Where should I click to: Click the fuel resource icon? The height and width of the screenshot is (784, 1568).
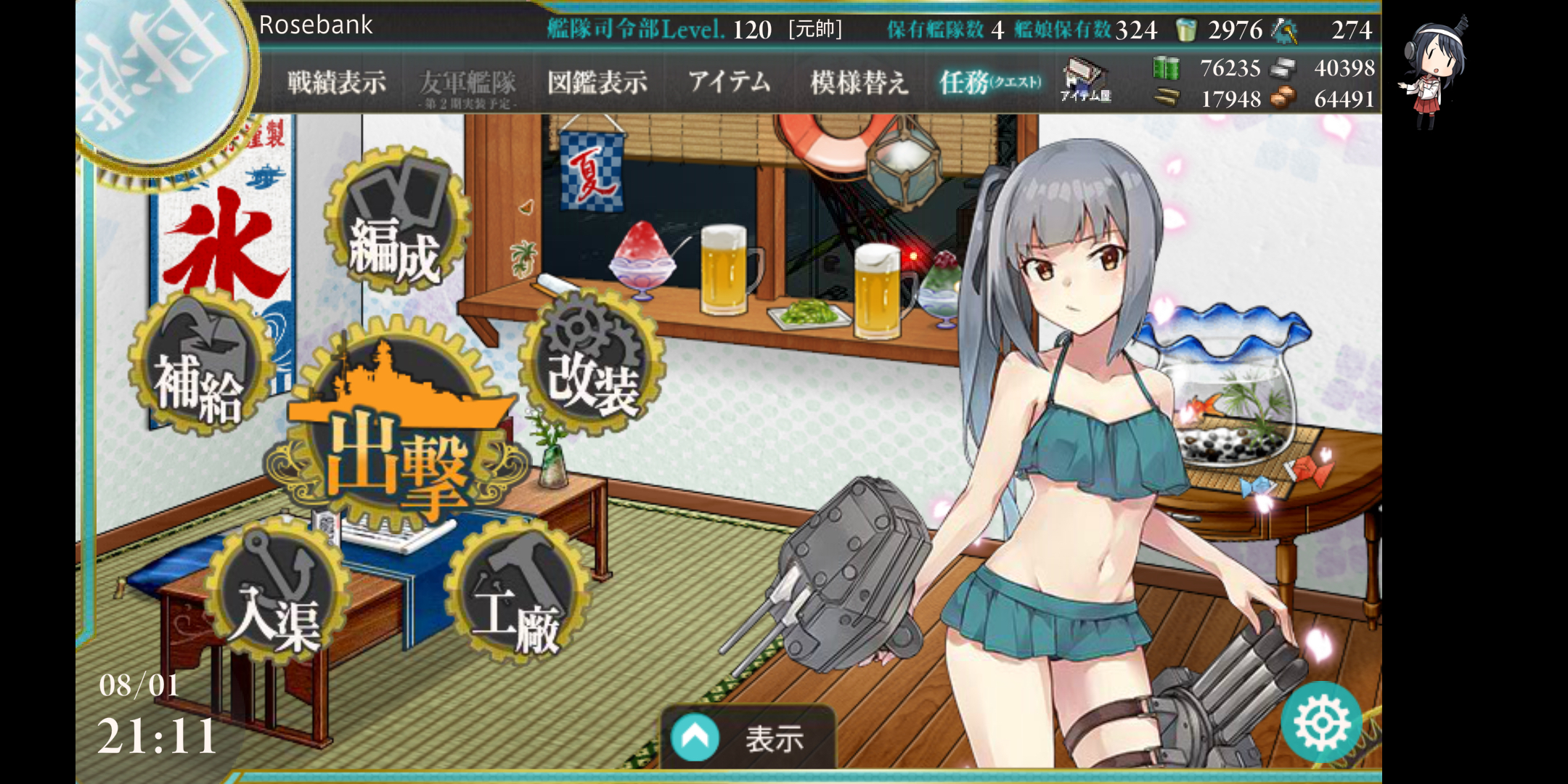[x=1165, y=68]
